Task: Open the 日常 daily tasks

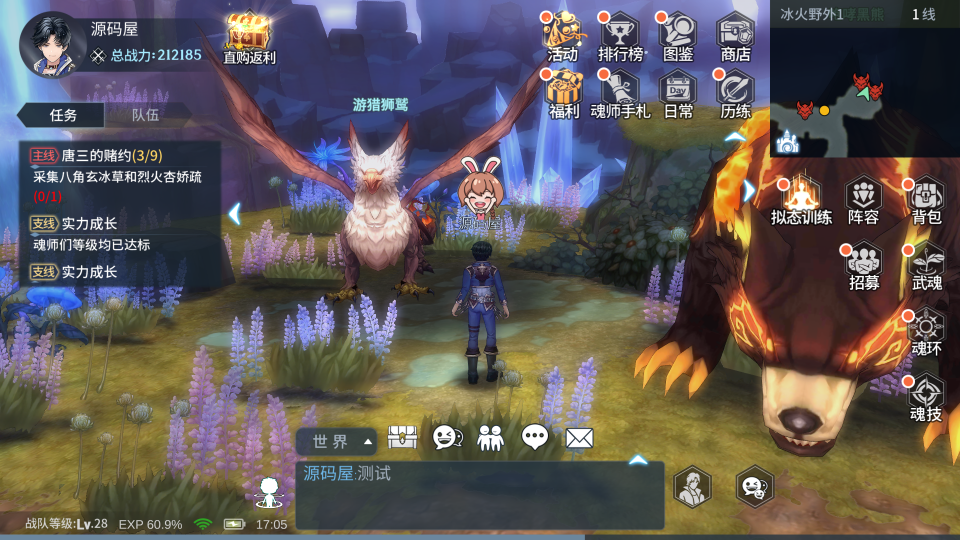Action: (x=678, y=93)
